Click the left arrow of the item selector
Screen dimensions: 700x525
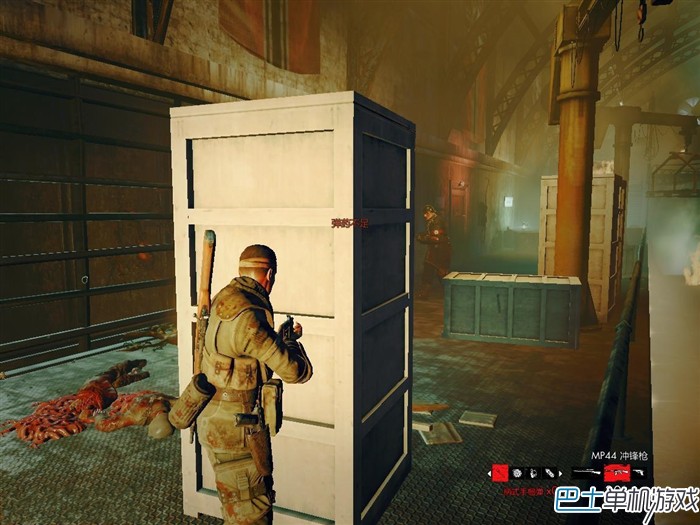point(489,473)
